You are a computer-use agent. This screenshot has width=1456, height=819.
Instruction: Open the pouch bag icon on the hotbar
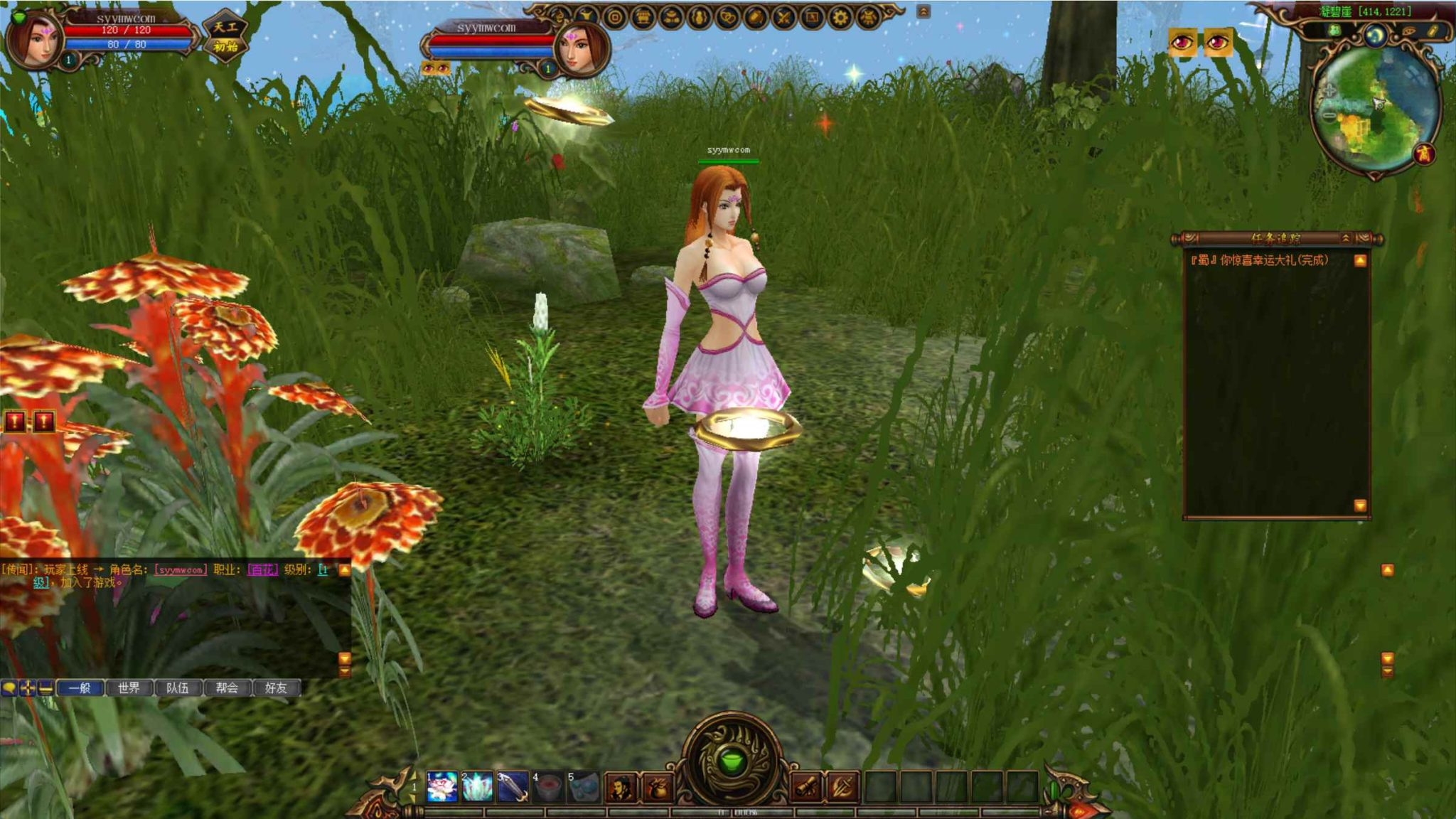(660, 786)
